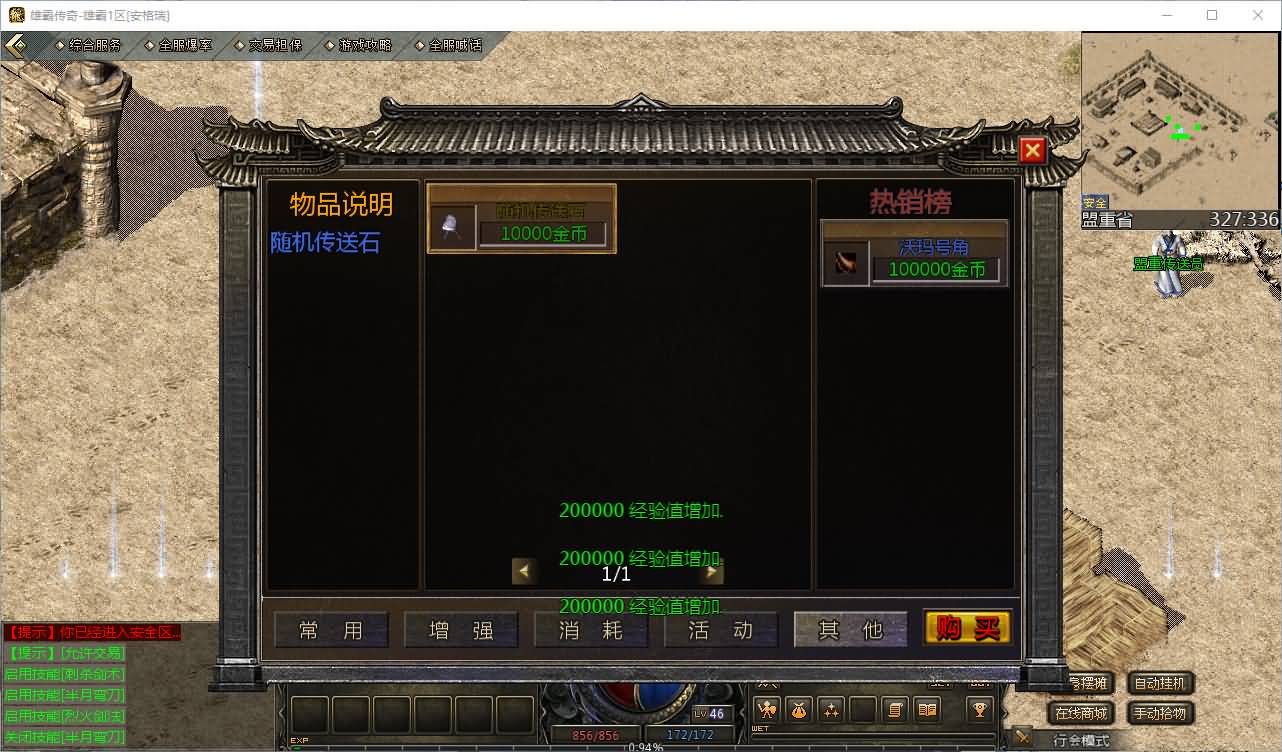
Task: Click the 行会模式 sword icon
Action: 1022,738
